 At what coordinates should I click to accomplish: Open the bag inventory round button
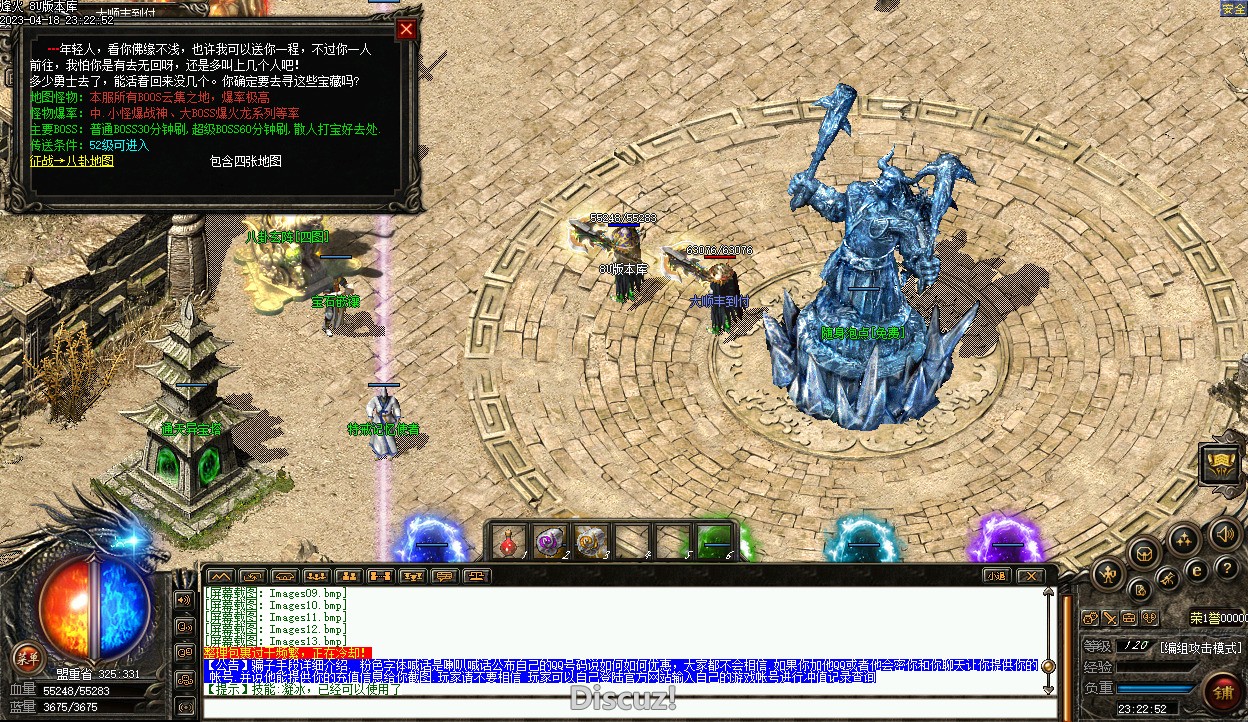click(x=1145, y=552)
